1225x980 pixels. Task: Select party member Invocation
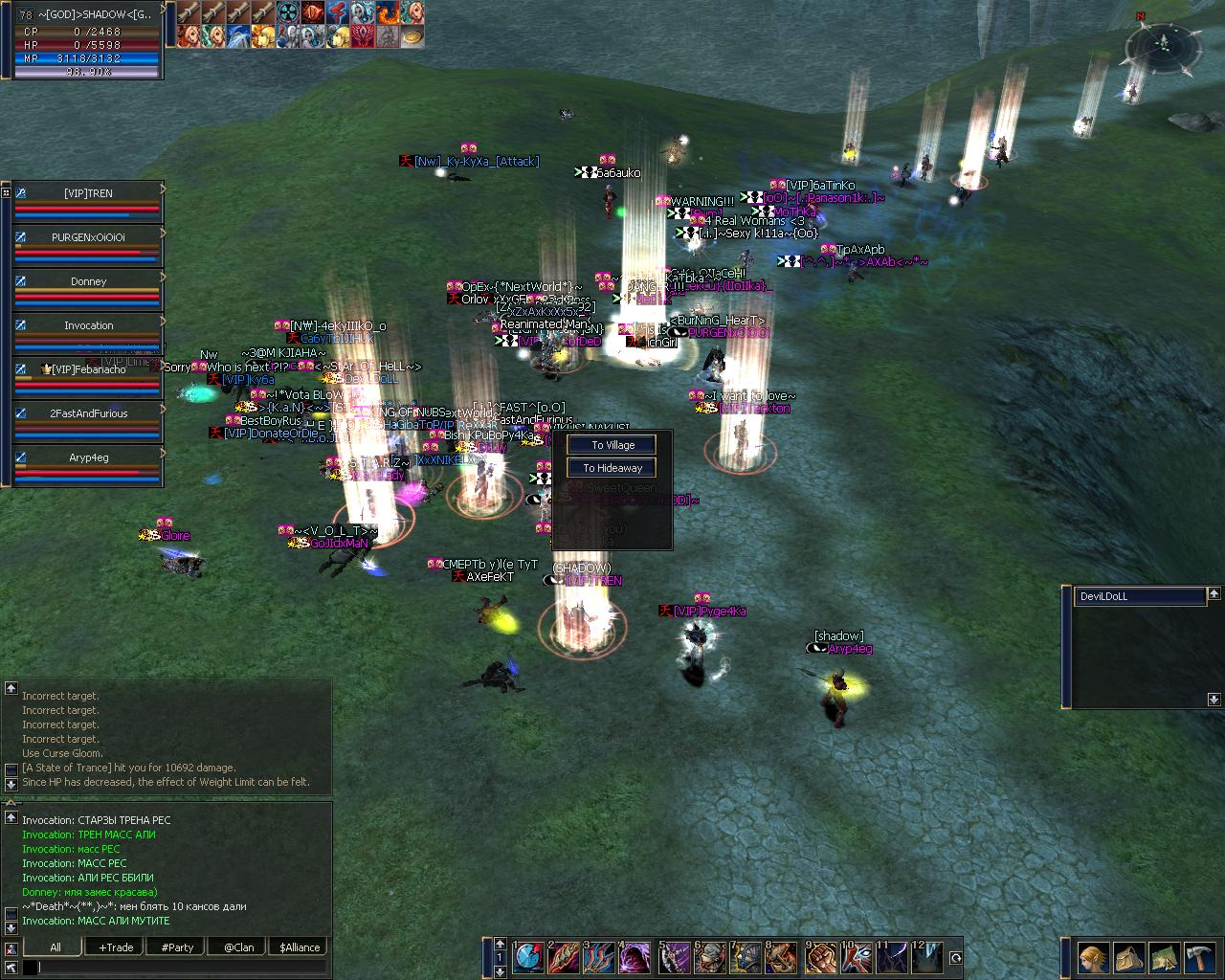(88, 325)
